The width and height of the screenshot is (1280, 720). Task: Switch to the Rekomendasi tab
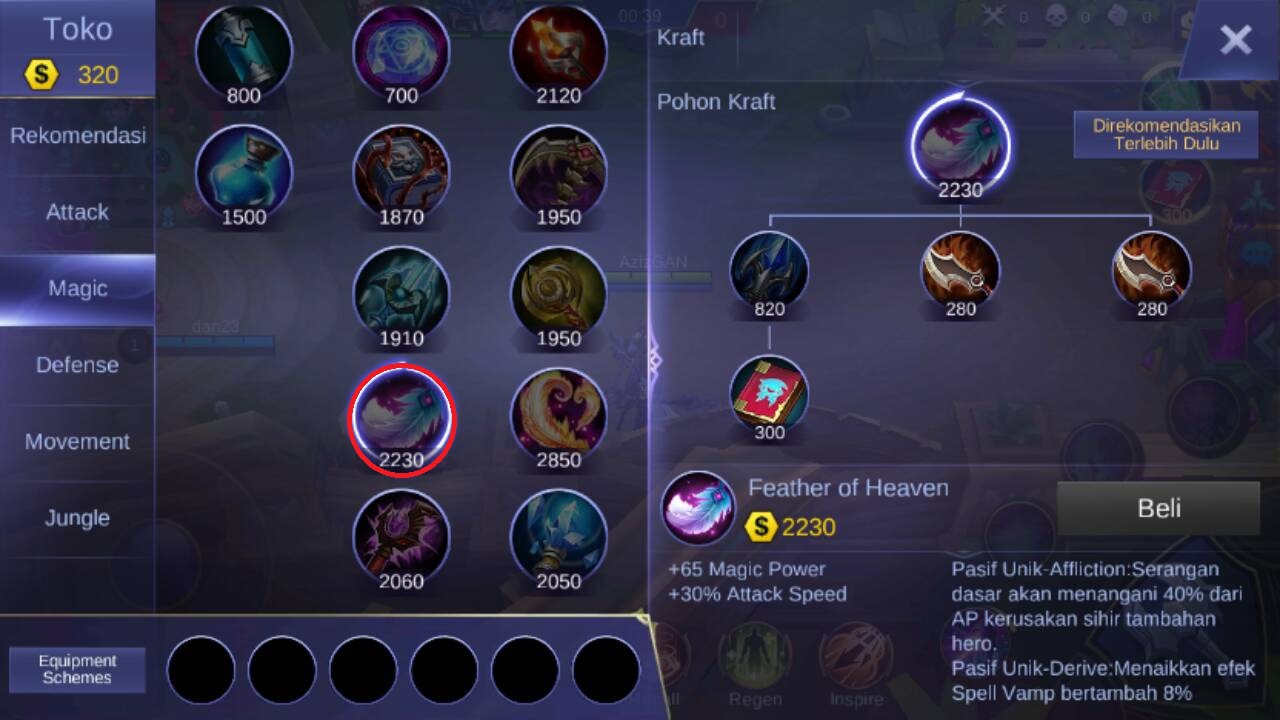[78, 135]
